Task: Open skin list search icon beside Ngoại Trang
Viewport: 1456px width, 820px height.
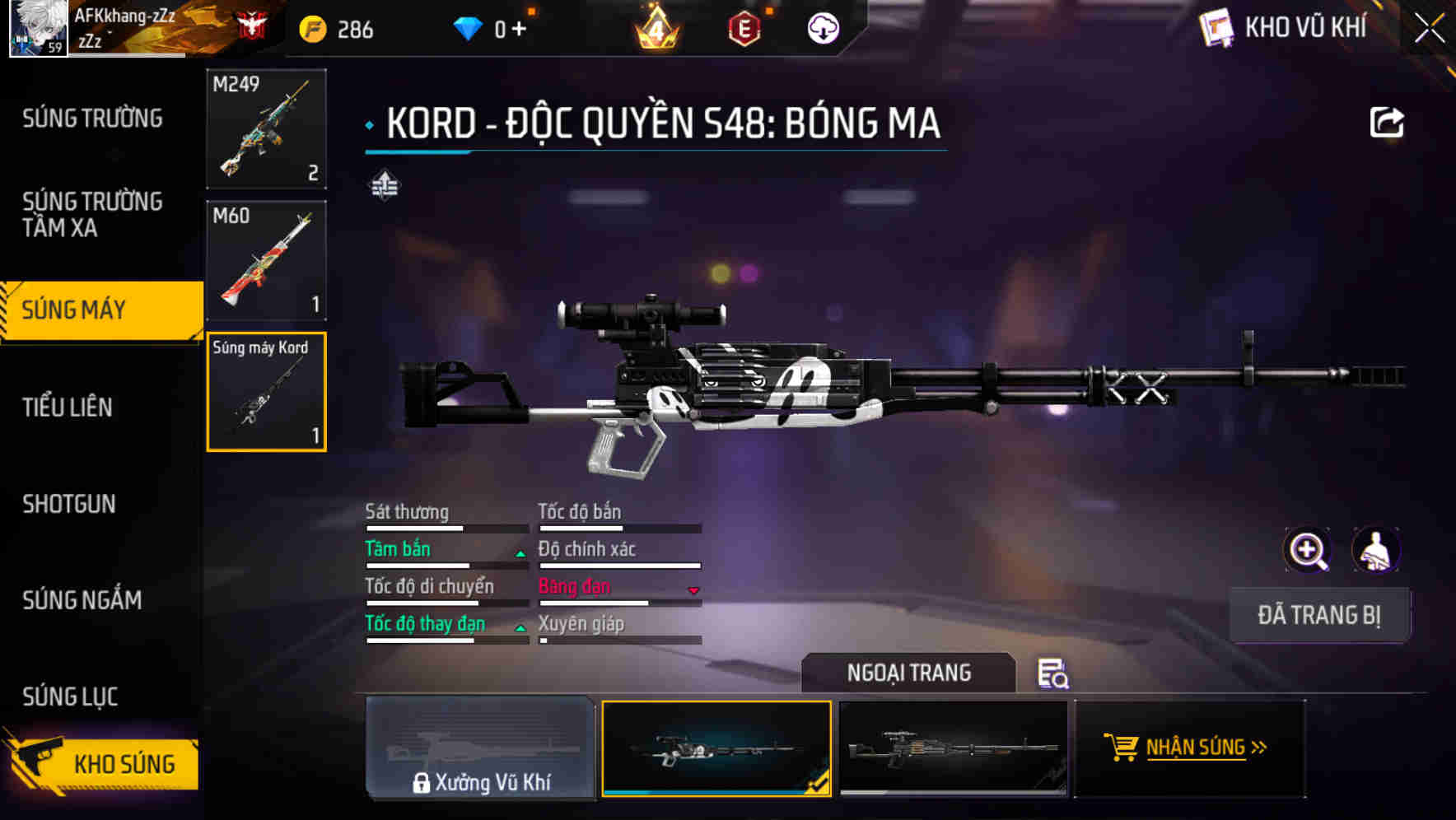Action: tap(1052, 673)
